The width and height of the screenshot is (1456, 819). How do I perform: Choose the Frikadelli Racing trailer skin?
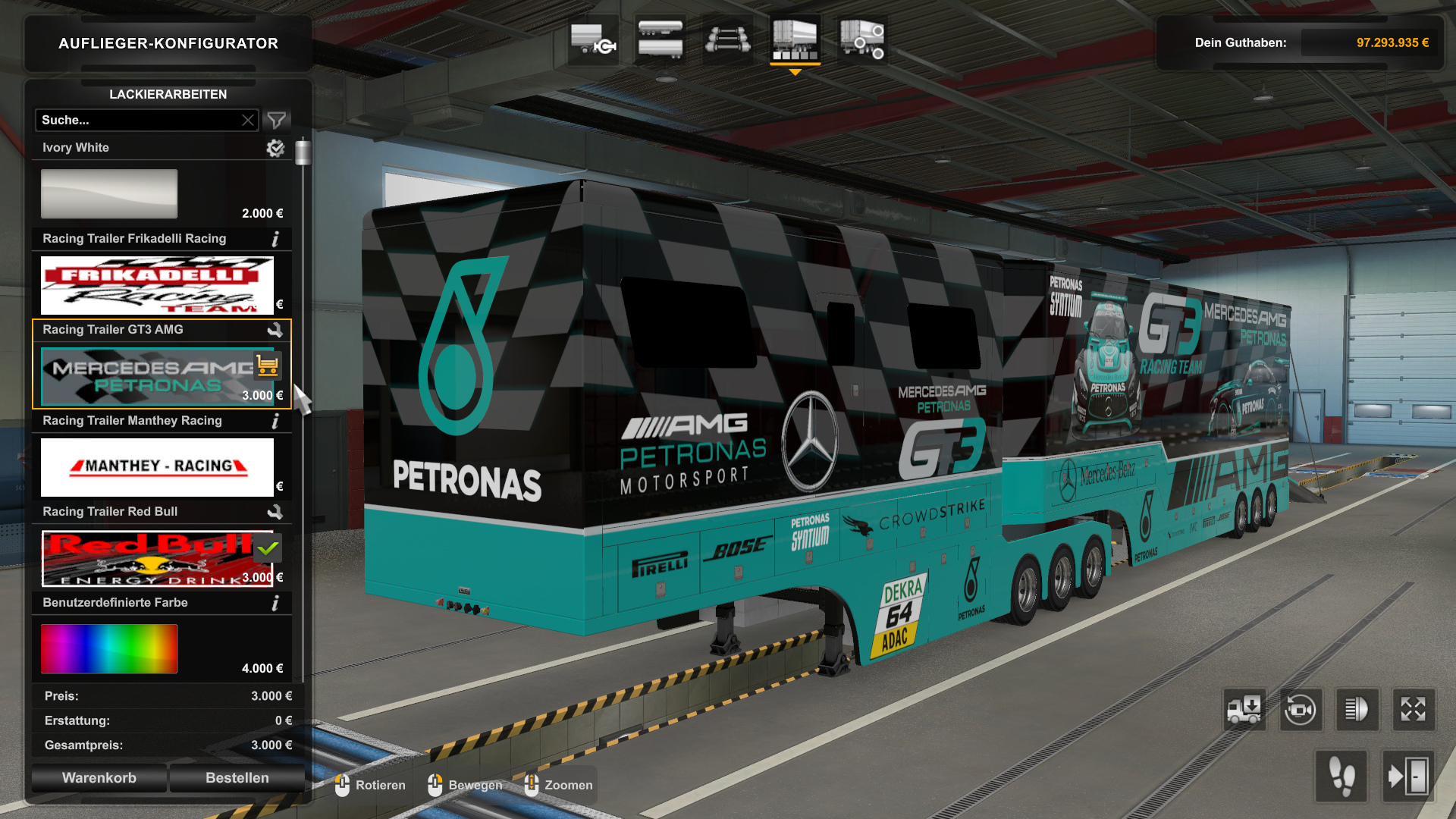157,285
